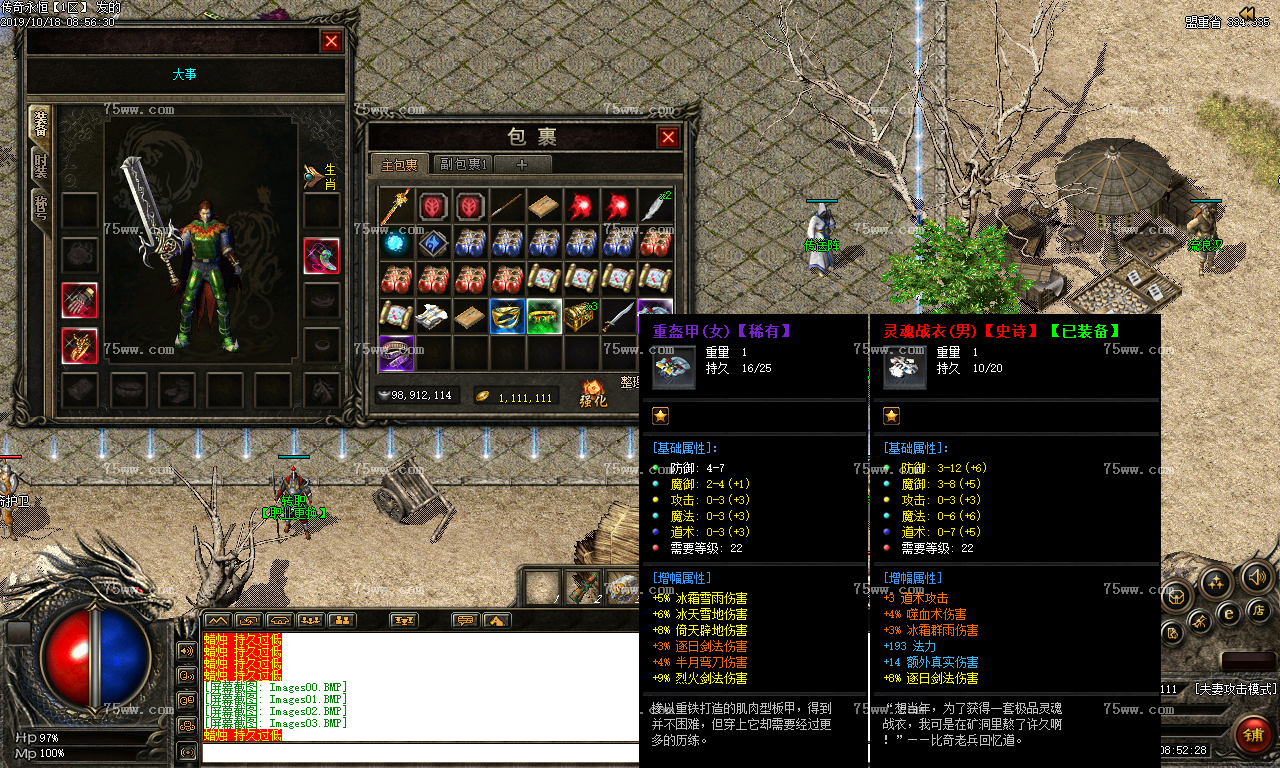
Task: Select the green jeweled bracelet item
Action: pyautogui.click(x=544, y=316)
